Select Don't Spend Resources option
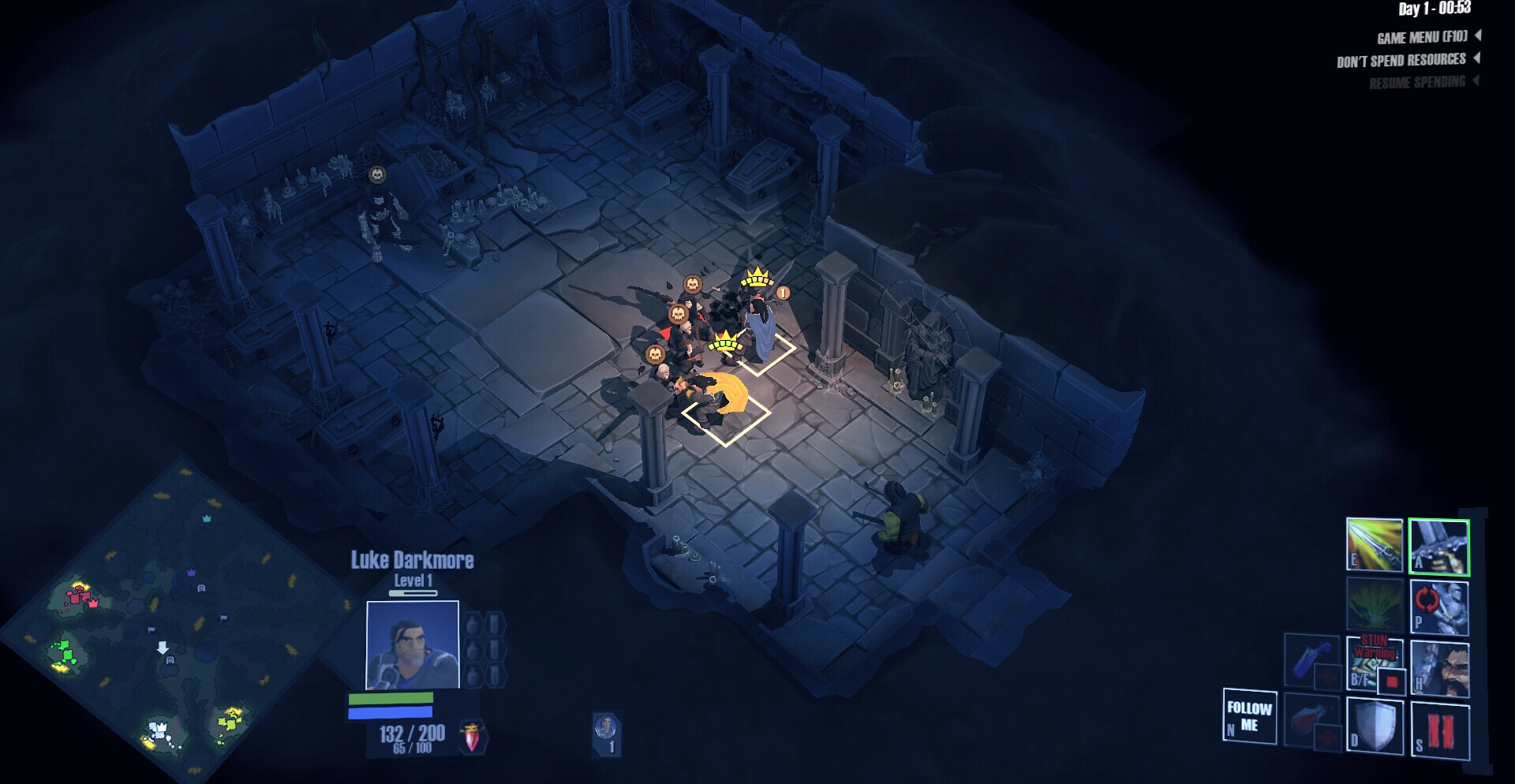Viewport: 1515px width, 784px height. click(1401, 60)
